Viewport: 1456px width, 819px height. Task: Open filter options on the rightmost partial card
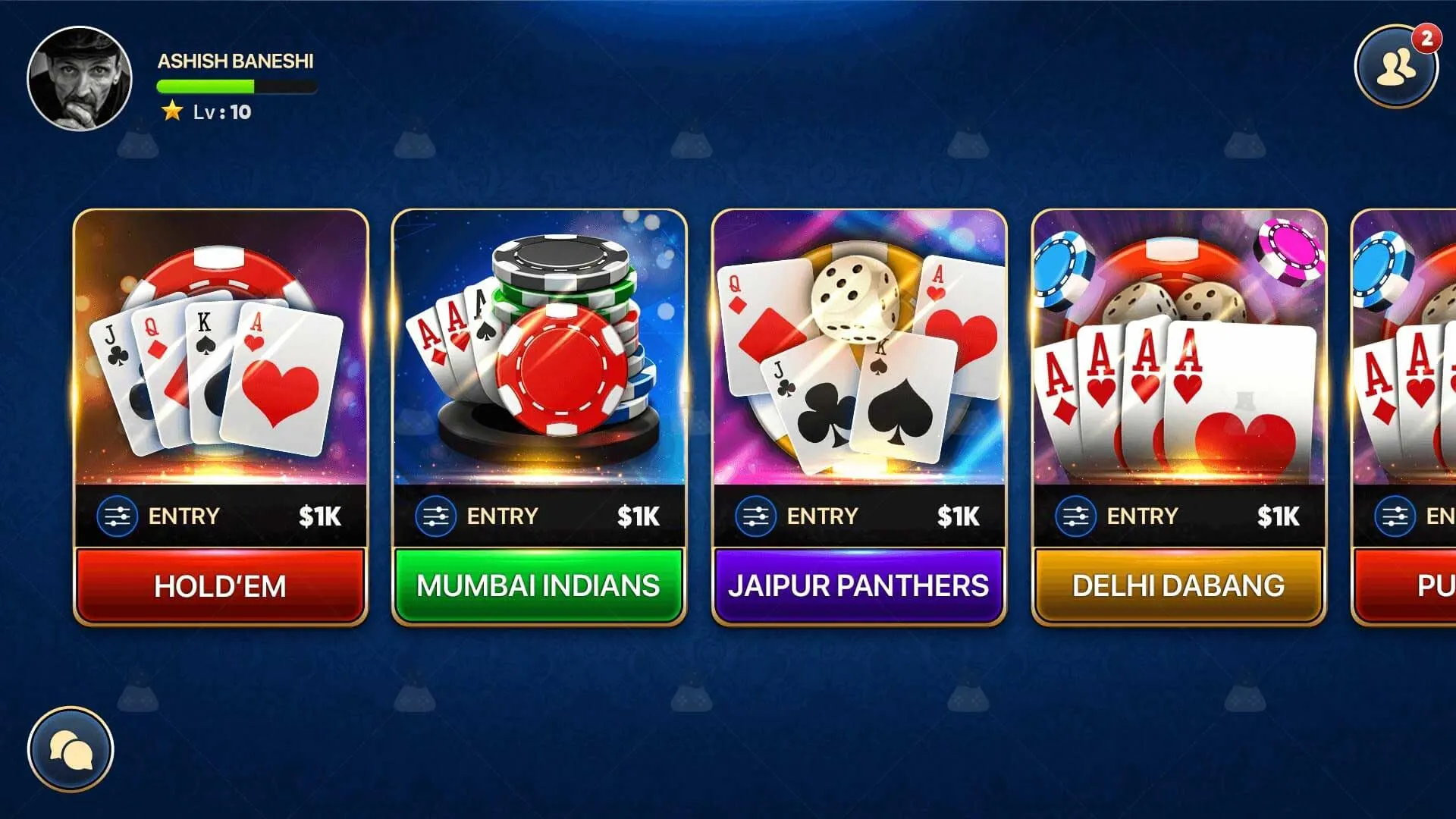(1395, 516)
